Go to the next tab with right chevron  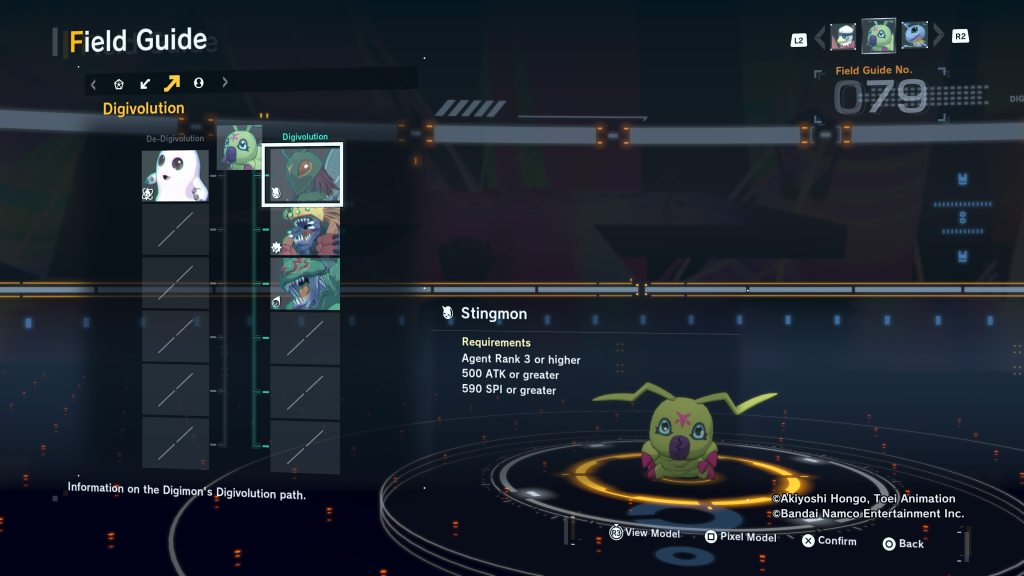click(x=225, y=84)
